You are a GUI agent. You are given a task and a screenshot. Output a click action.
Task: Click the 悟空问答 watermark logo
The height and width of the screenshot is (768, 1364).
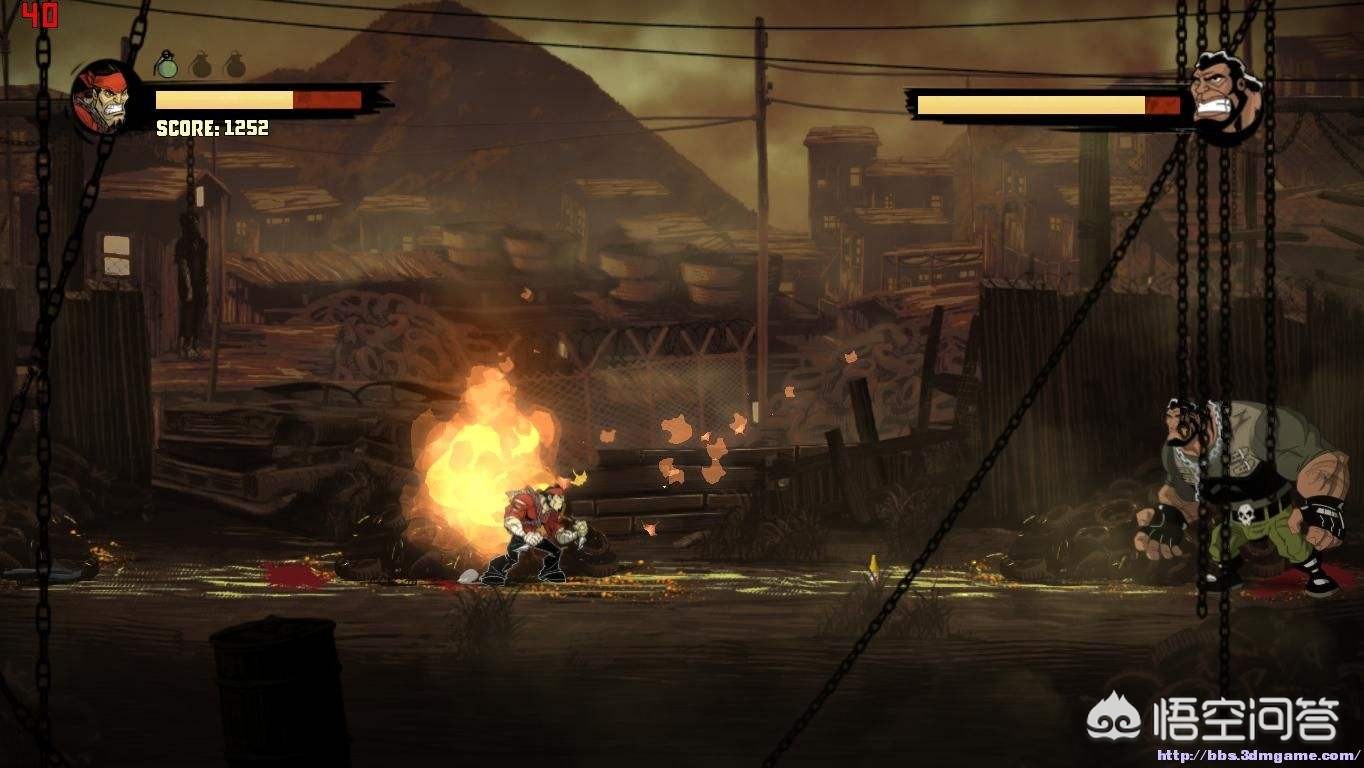coord(1214,718)
